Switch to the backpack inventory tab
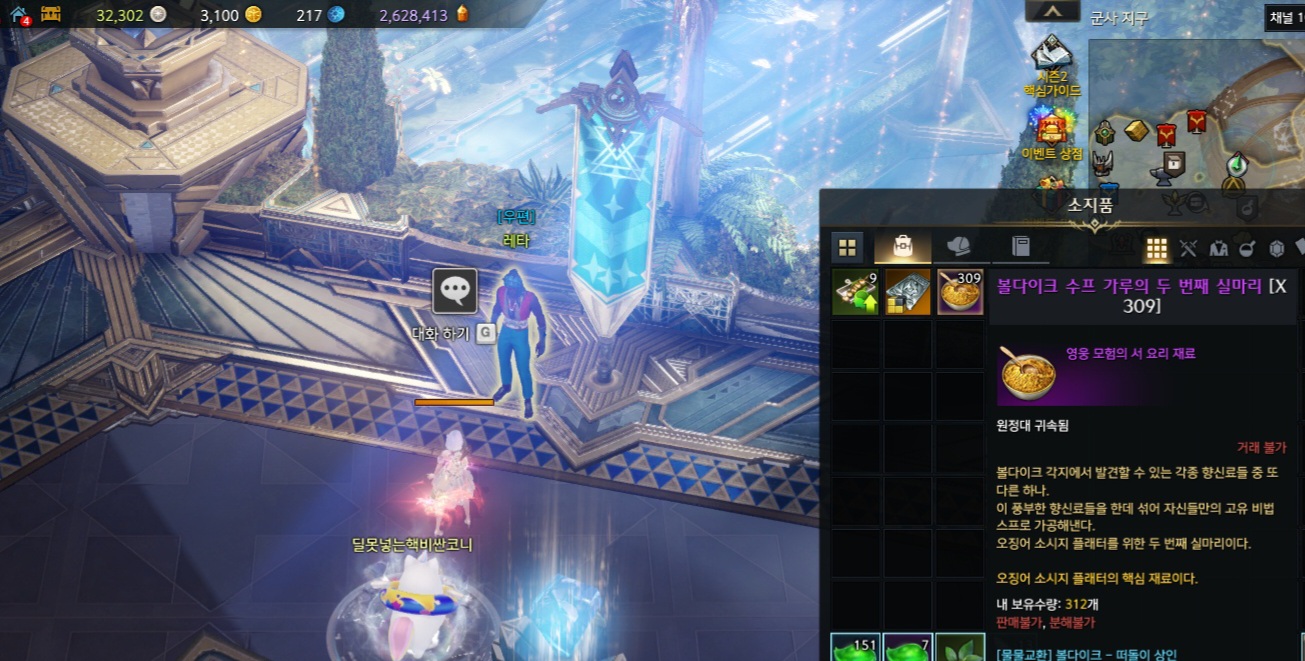The width and height of the screenshot is (1305, 661). click(902, 247)
